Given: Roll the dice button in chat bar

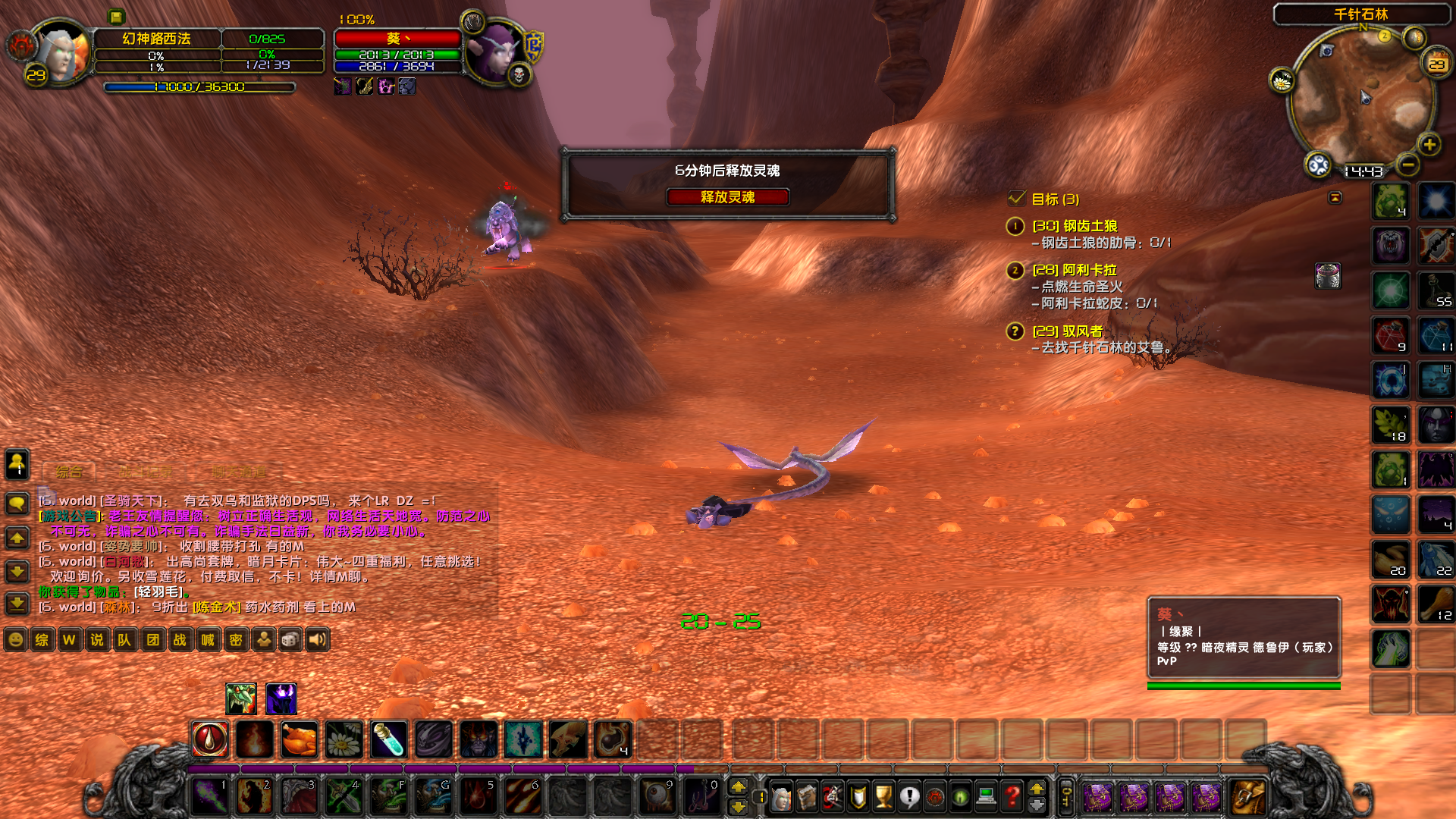Looking at the screenshot, I should click(x=290, y=639).
